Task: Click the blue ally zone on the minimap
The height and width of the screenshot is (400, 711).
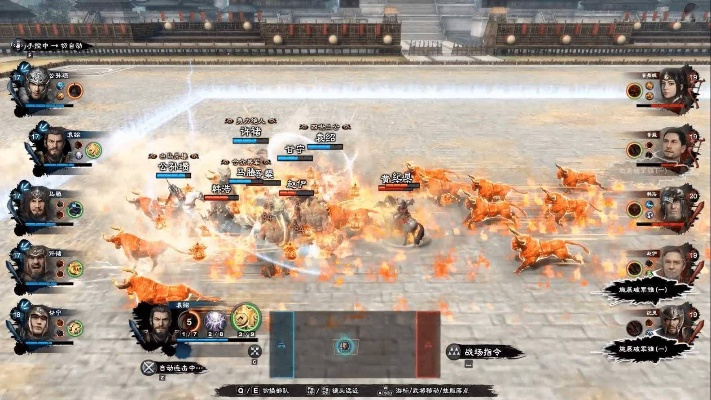Action: (281, 344)
